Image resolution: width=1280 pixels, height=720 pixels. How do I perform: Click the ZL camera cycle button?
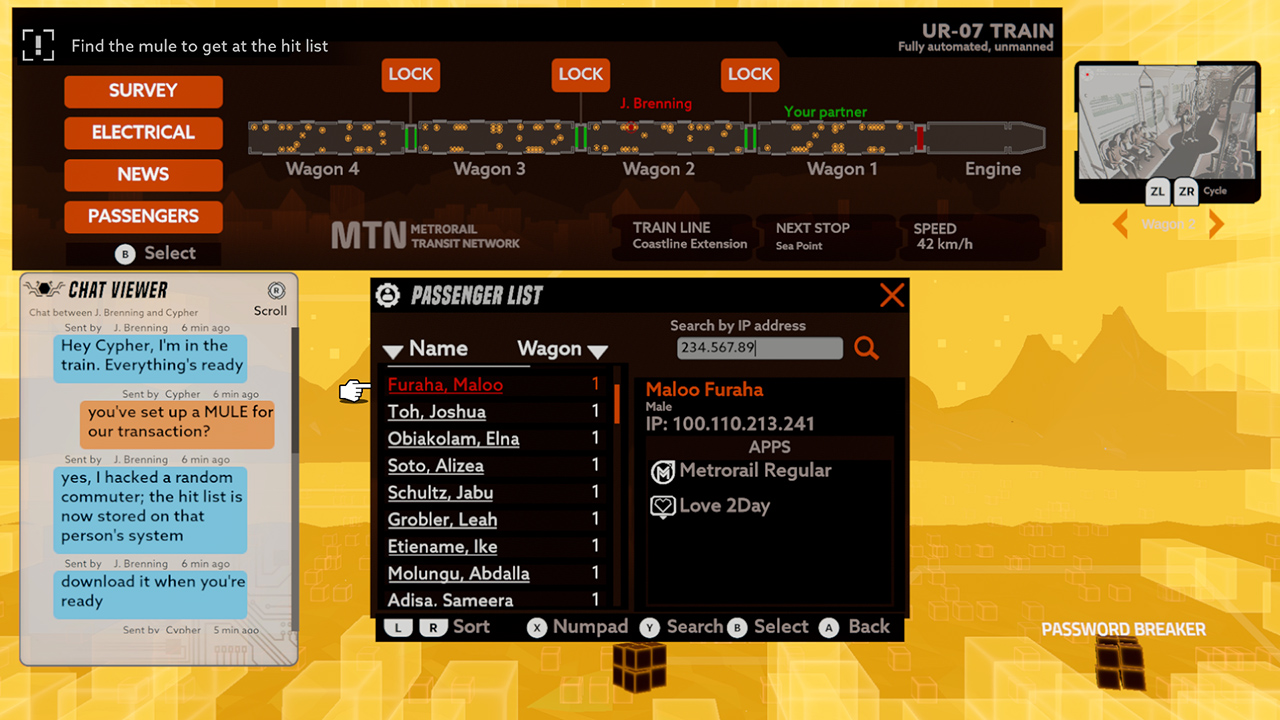1157,192
